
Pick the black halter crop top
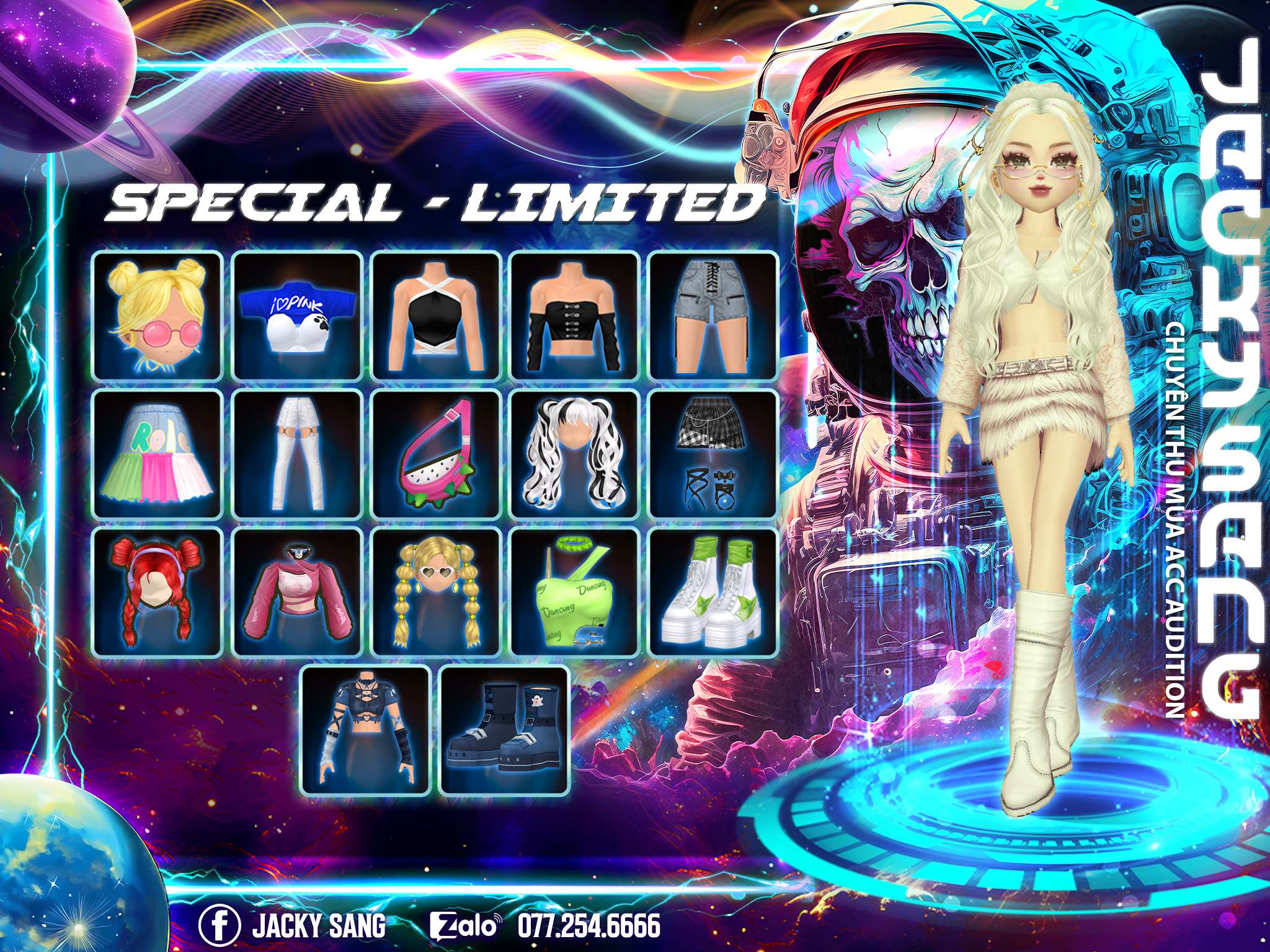click(x=436, y=315)
